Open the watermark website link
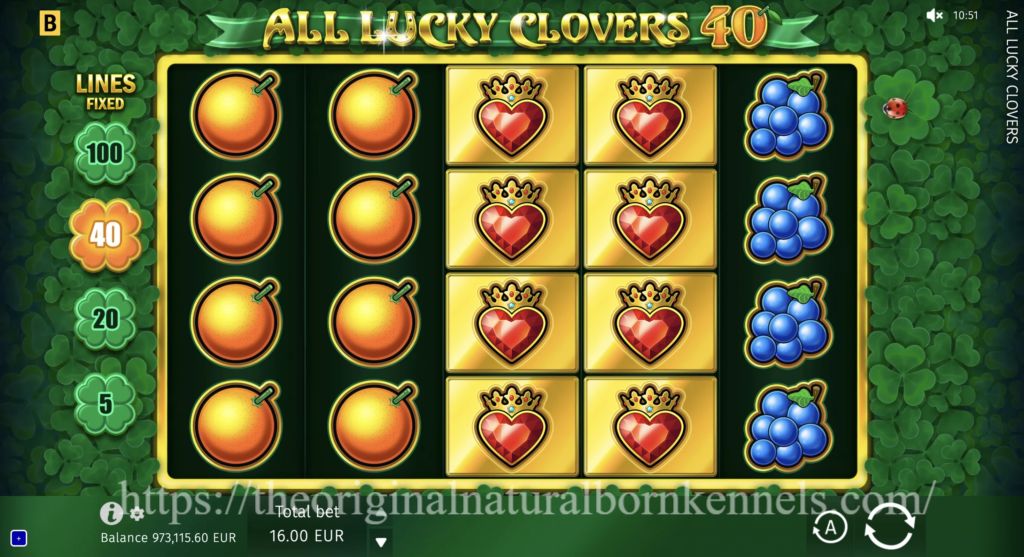 click(x=530, y=494)
